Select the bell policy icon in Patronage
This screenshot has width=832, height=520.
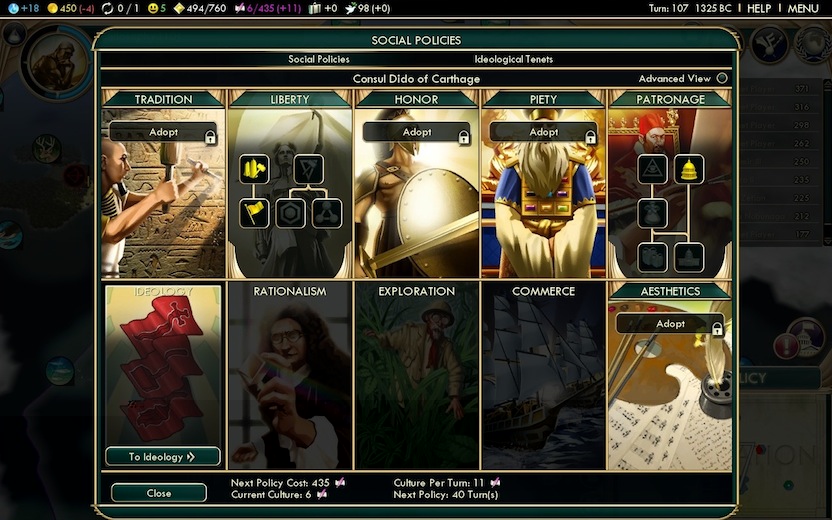coord(688,169)
